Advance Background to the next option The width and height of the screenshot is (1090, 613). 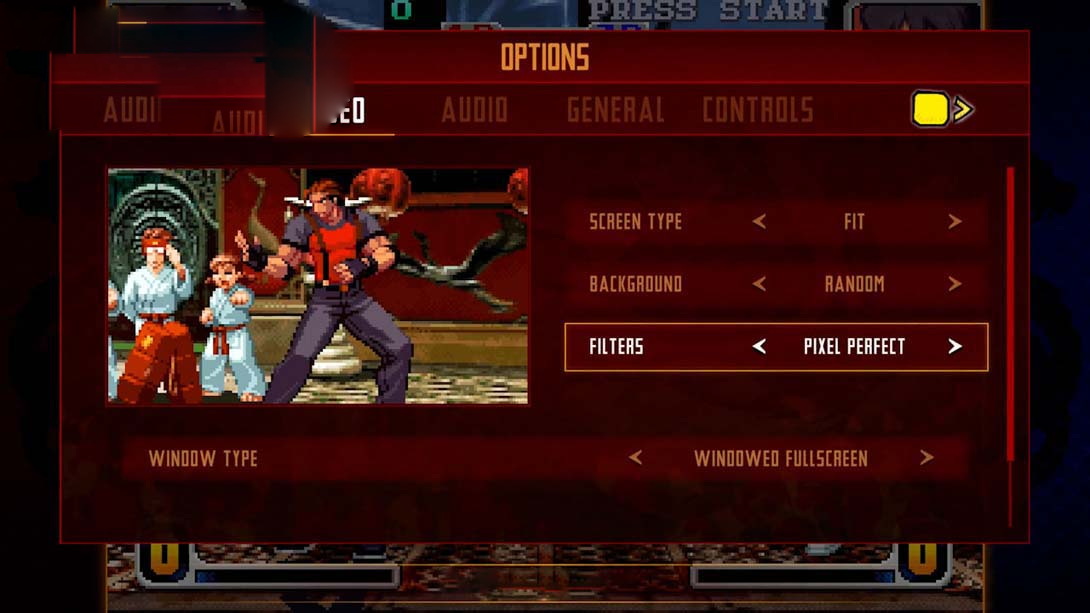(x=954, y=284)
